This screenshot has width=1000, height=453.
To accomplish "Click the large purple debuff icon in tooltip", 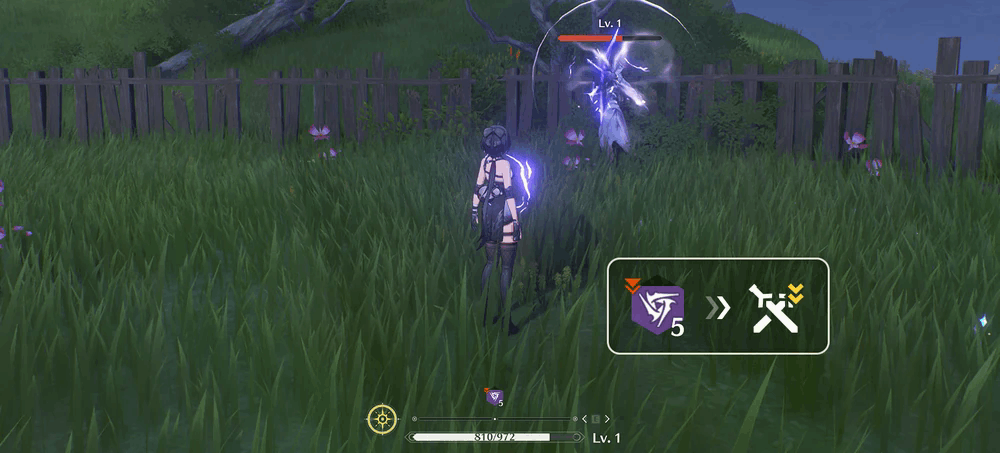I will pyautogui.click(x=655, y=307).
